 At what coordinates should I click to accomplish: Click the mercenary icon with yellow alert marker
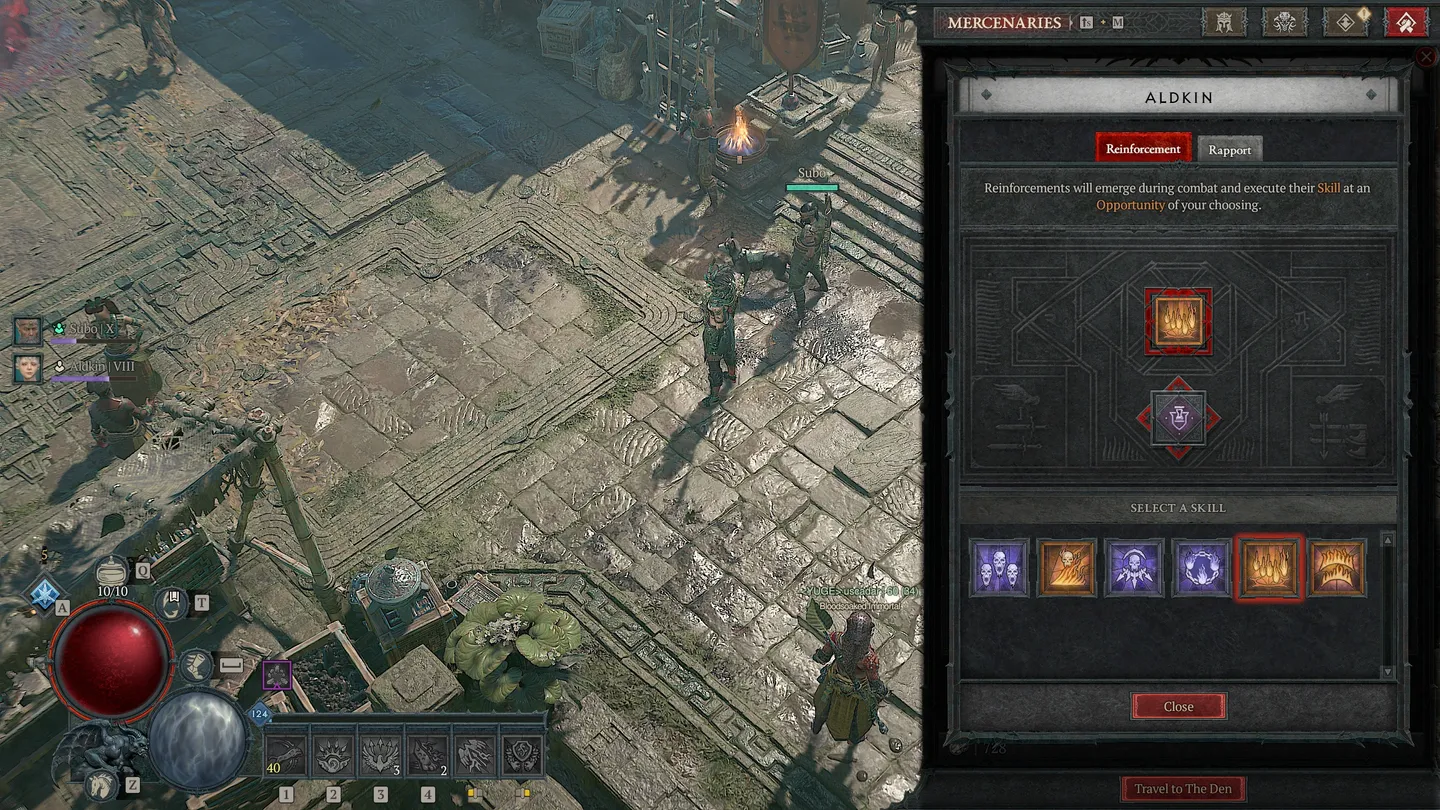[1345, 22]
